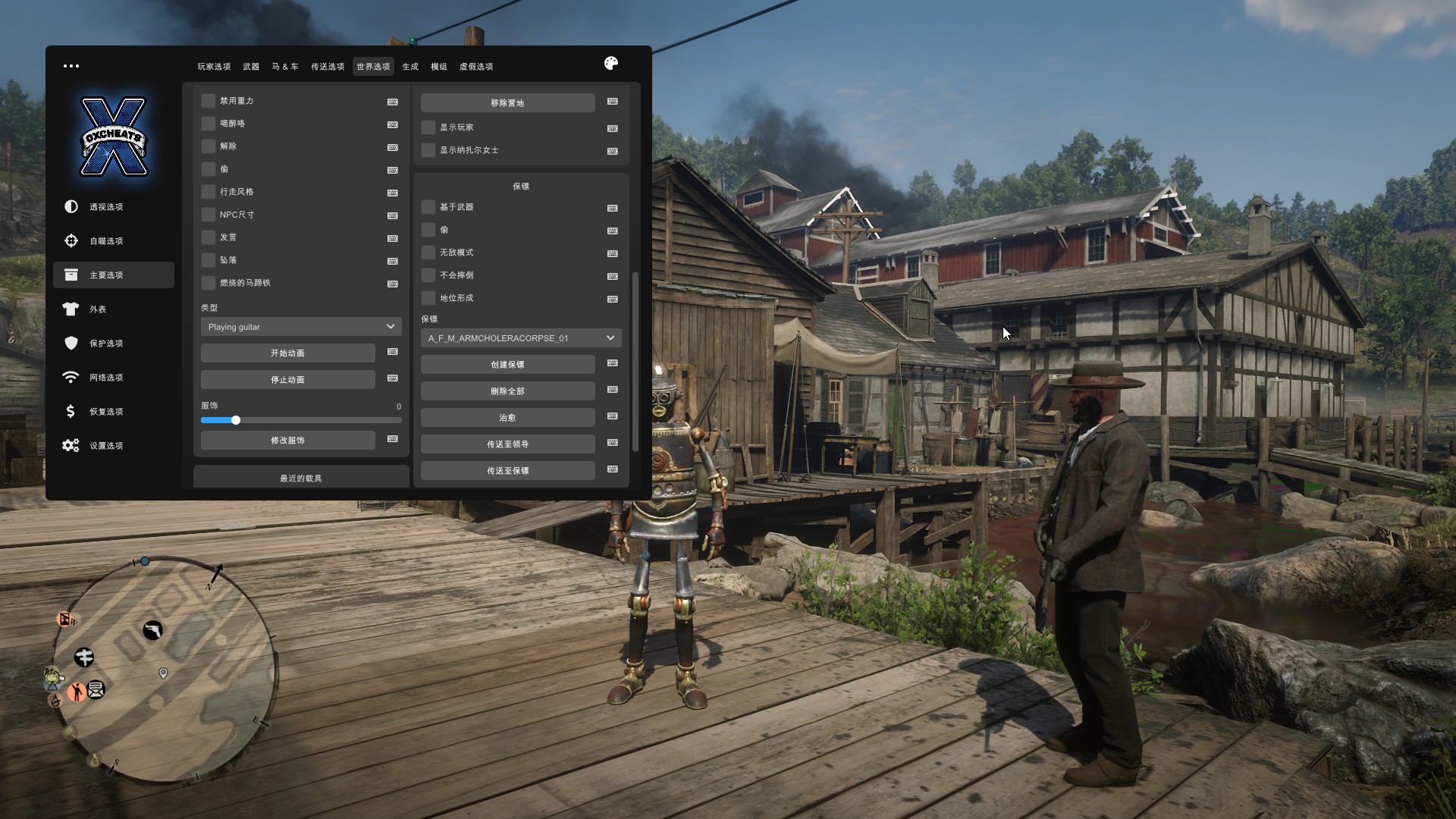Click the 创建保镖 button
The height and width of the screenshot is (819, 1456).
click(507, 365)
